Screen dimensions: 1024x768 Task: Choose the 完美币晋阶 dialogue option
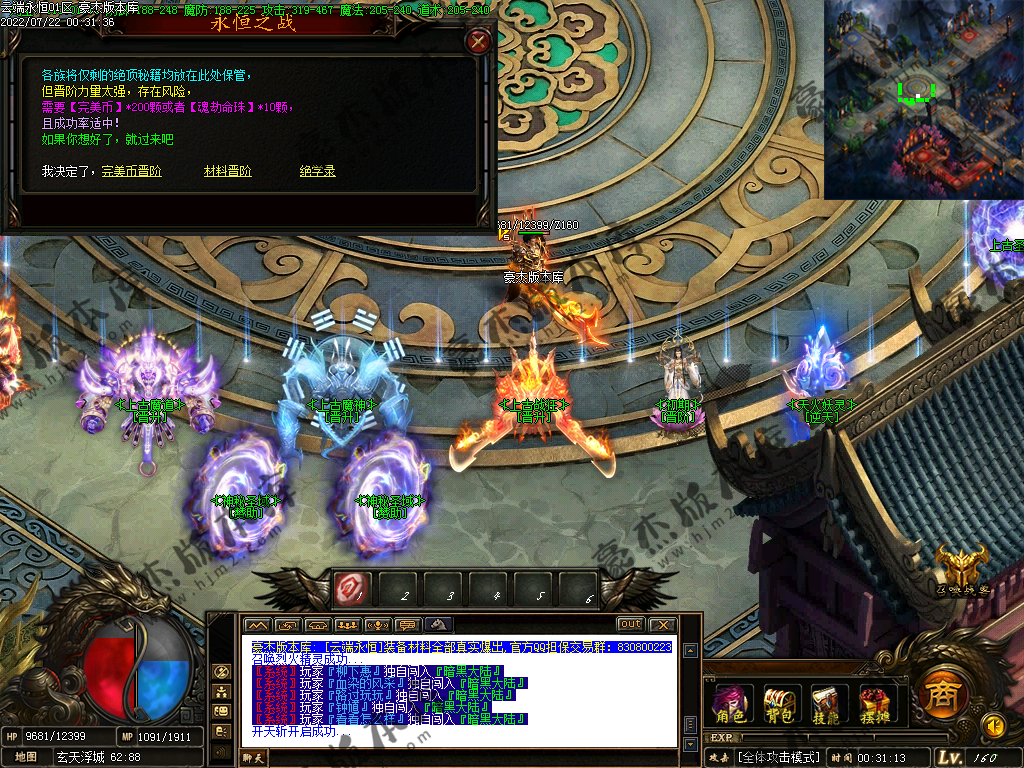pos(131,172)
